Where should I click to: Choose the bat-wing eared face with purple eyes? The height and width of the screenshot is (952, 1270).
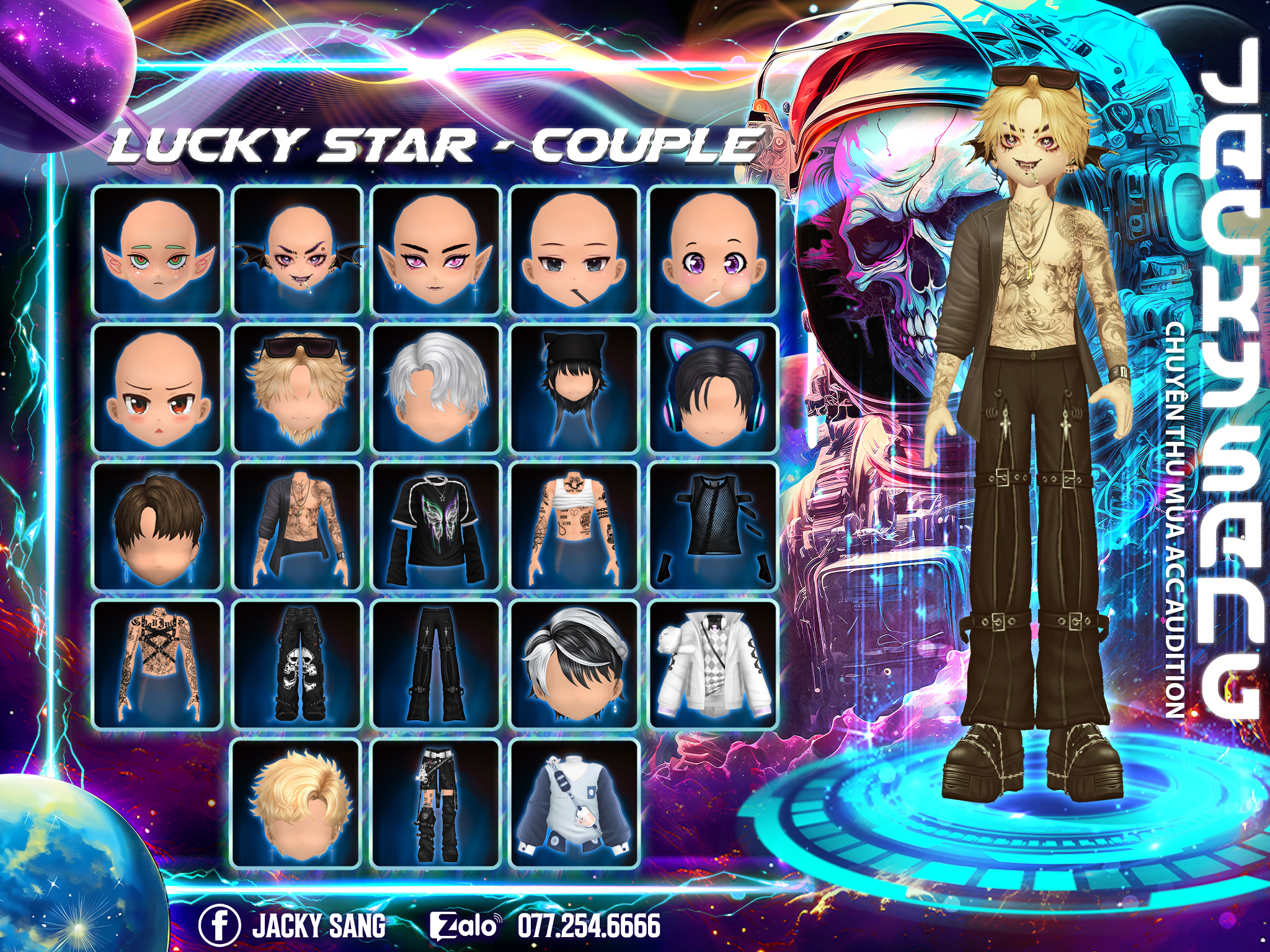pyautogui.click(x=297, y=250)
